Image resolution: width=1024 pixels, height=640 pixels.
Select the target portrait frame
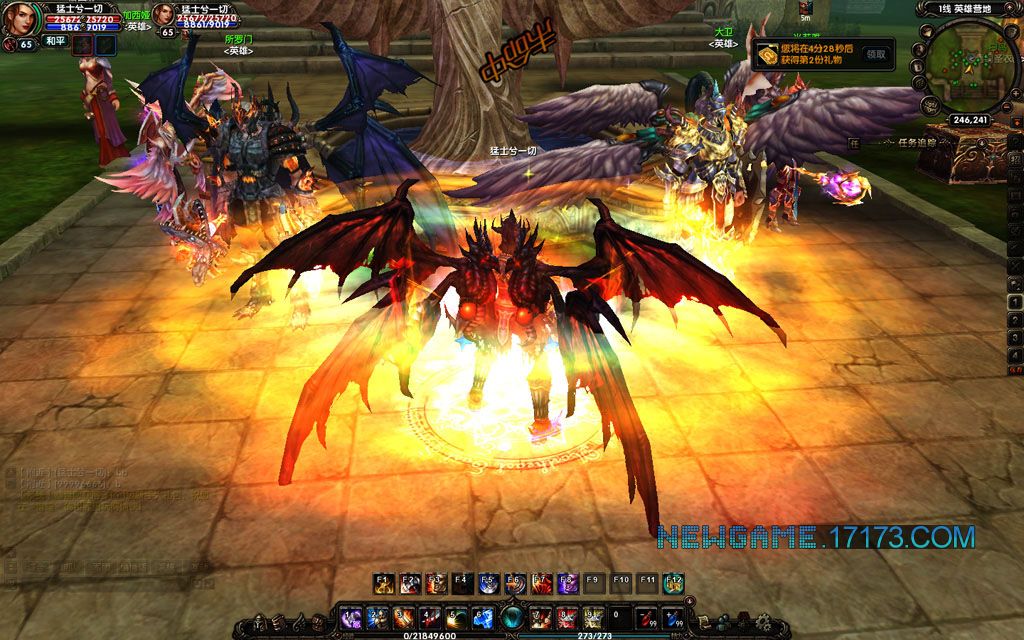pyautogui.click(x=163, y=16)
